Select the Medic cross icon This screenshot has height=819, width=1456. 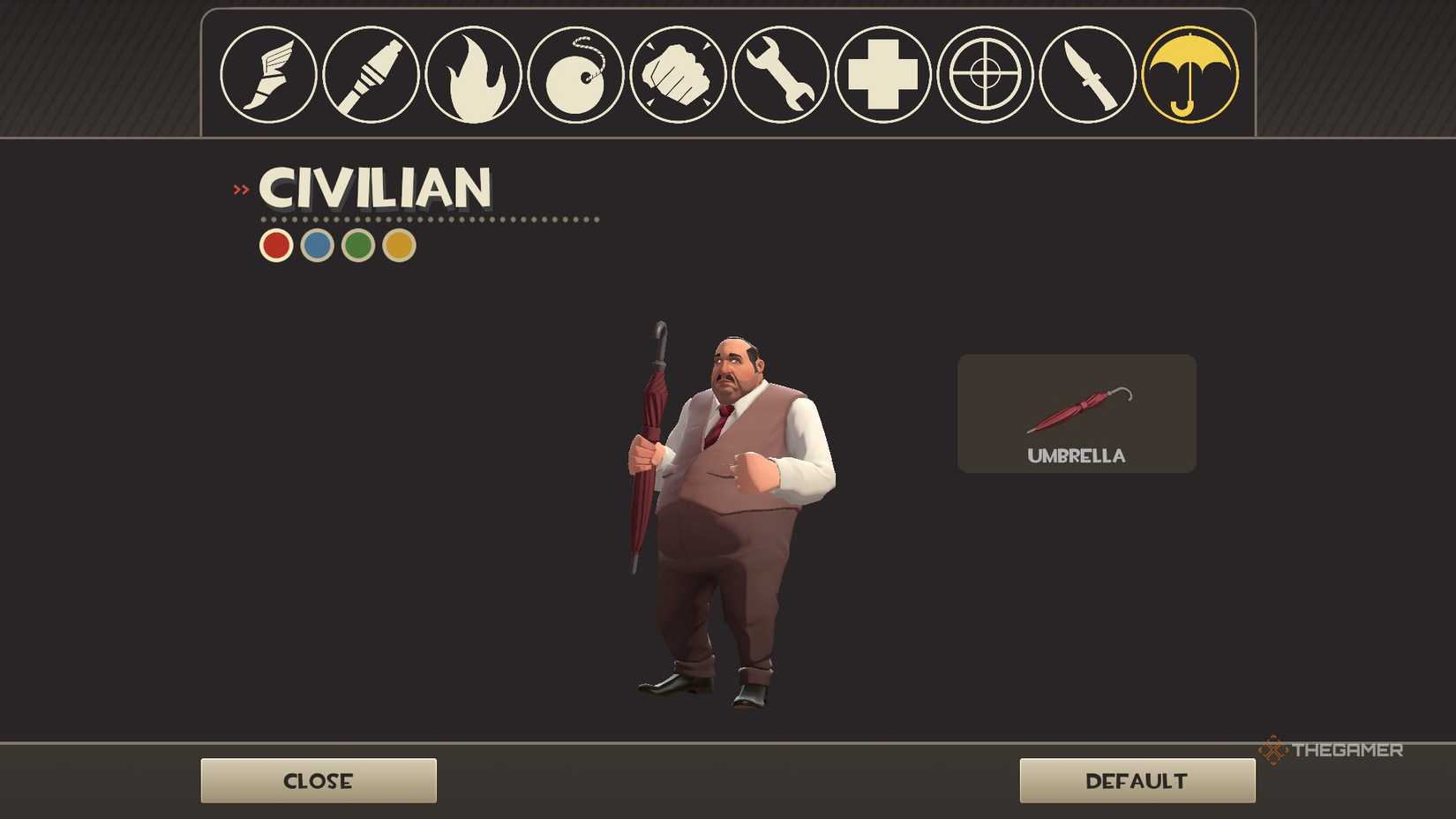883,75
